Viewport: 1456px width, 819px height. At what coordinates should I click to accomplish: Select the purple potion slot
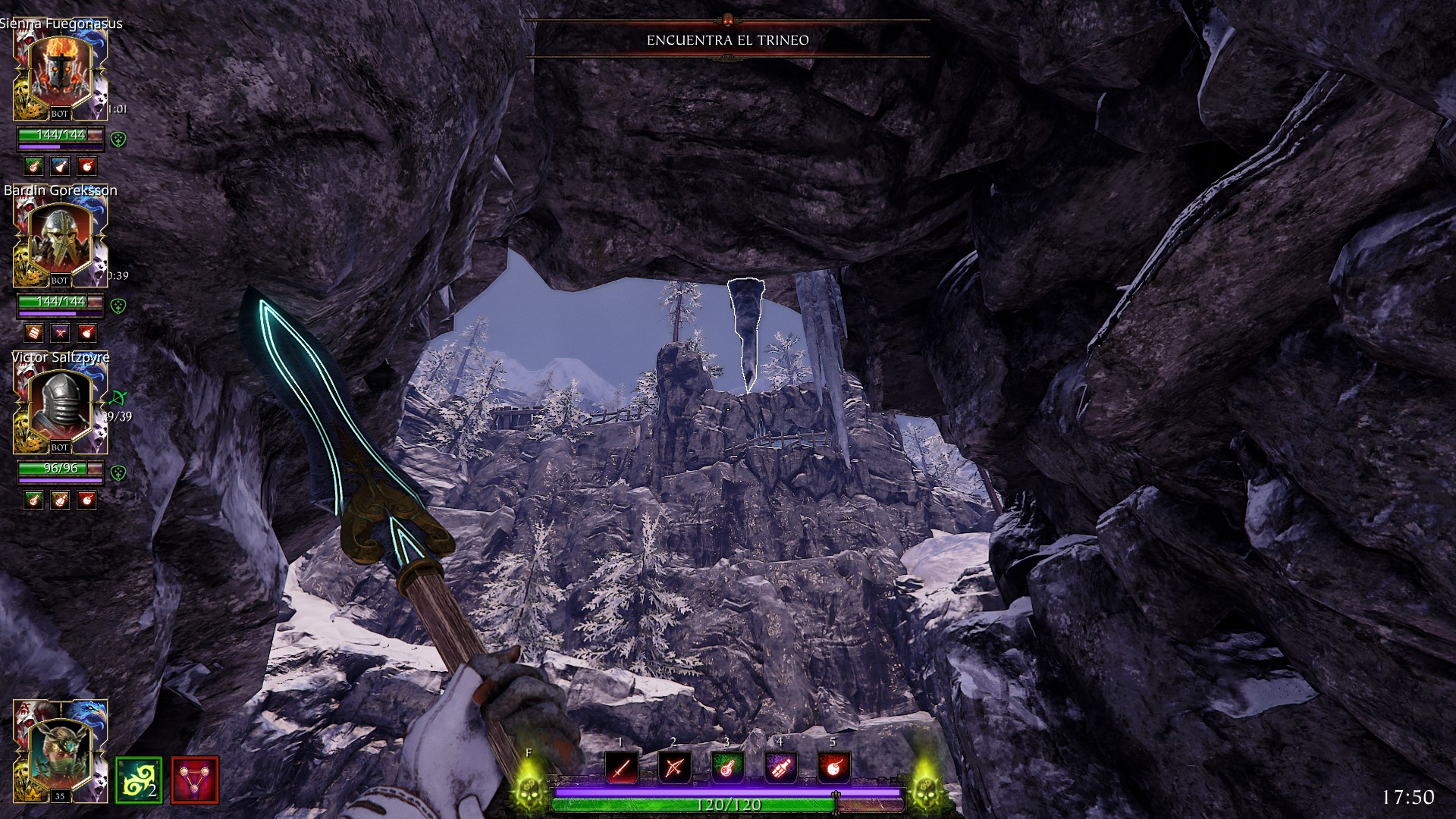coord(780,768)
